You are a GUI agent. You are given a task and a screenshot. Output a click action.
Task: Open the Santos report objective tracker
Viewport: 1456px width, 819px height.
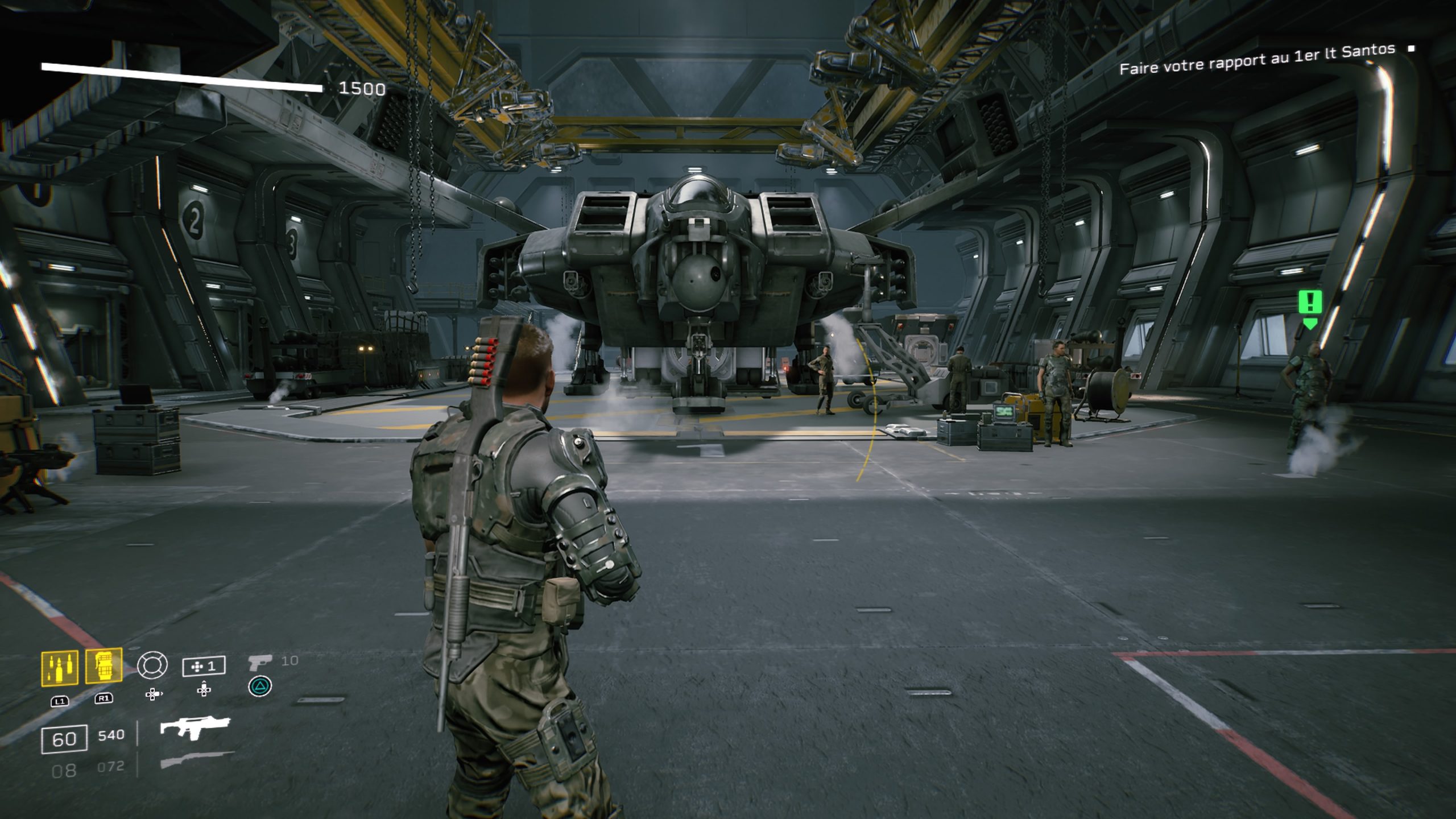tap(1257, 60)
